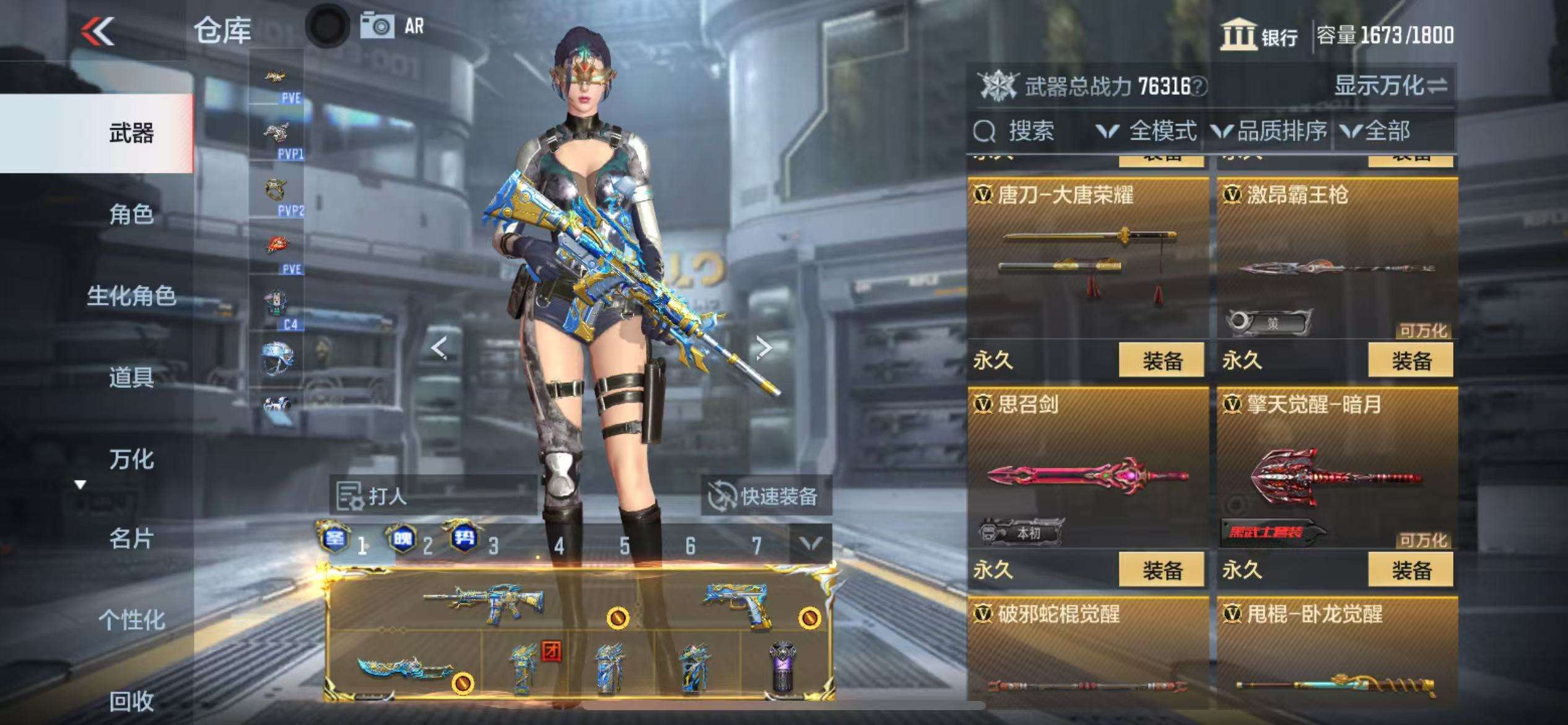Screen dimensions: 1568x725
Task: Open the 万化 section
Action: tap(131, 459)
